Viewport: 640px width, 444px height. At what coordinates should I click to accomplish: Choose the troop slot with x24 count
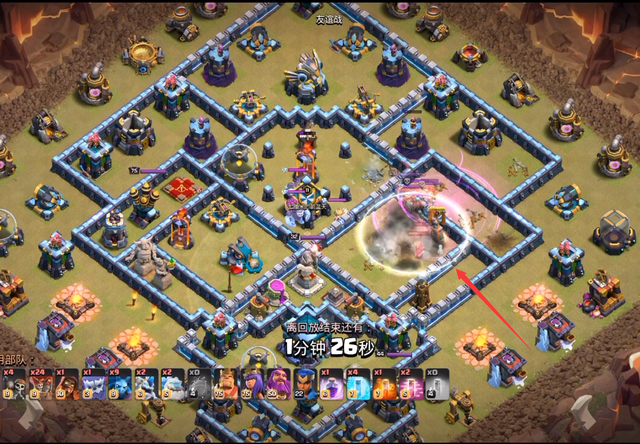point(40,384)
